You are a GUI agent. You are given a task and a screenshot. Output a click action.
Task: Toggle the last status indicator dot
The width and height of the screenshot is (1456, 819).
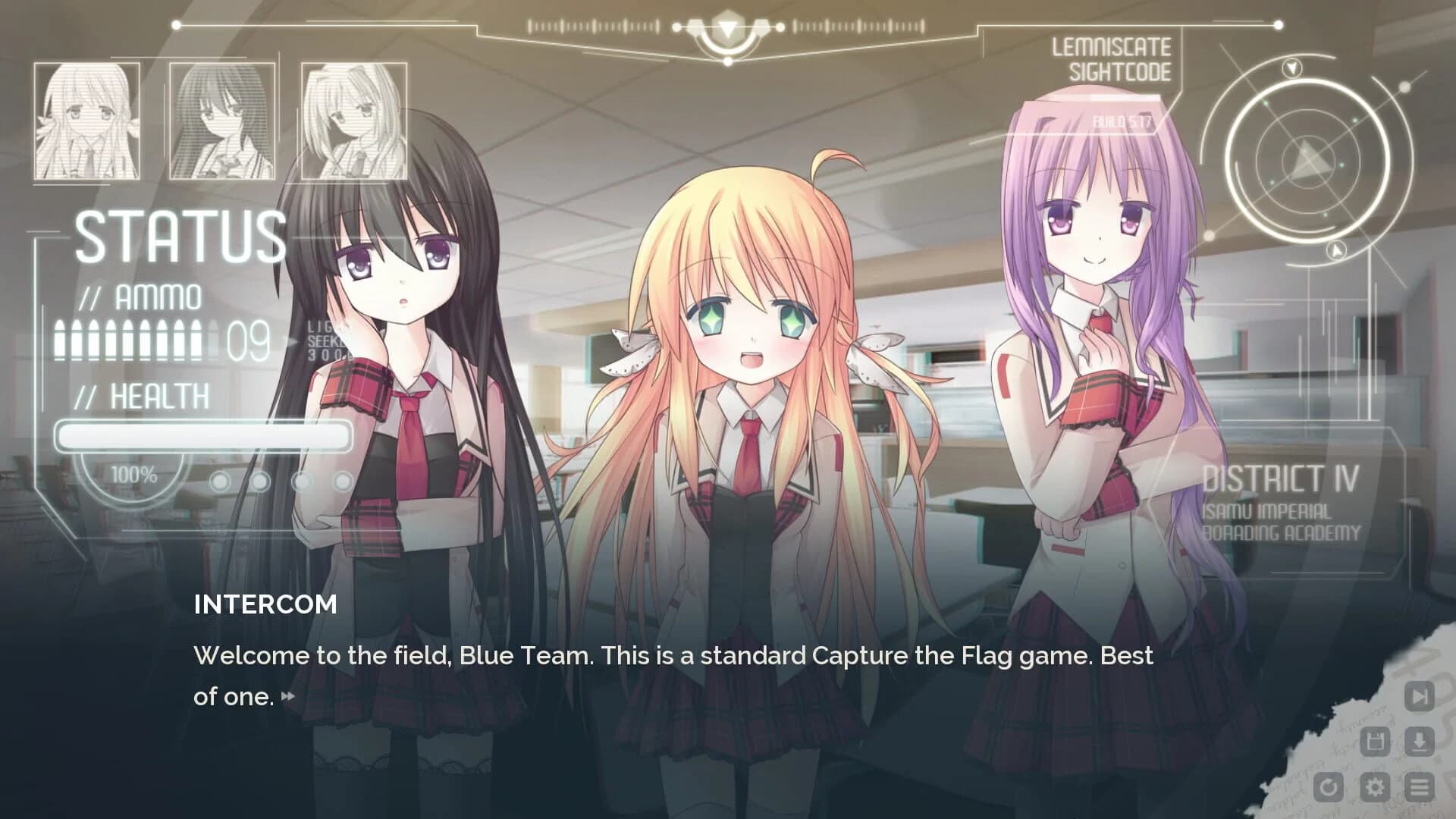click(341, 481)
